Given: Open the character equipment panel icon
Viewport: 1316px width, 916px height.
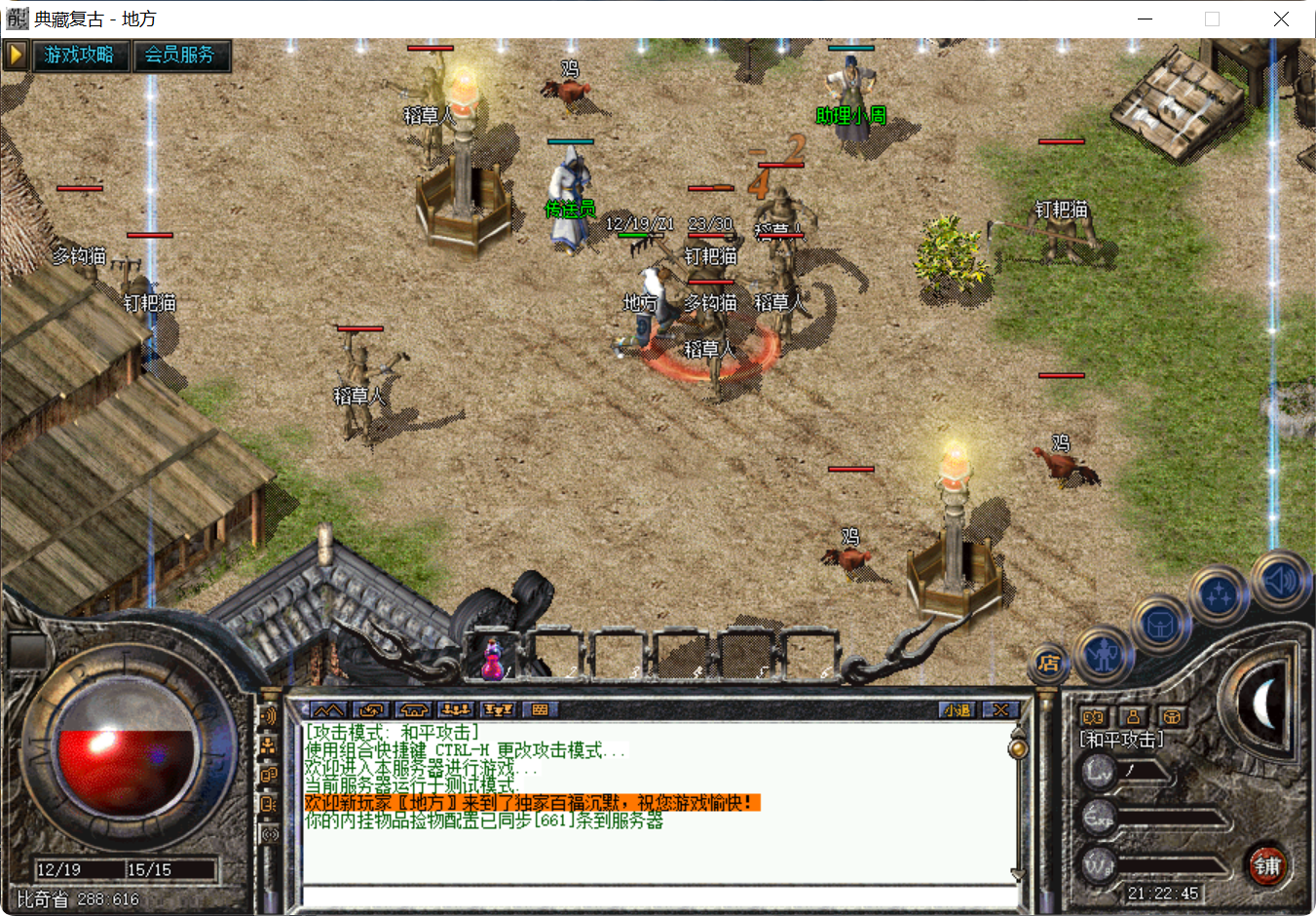Looking at the screenshot, I should click(x=1103, y=655).
